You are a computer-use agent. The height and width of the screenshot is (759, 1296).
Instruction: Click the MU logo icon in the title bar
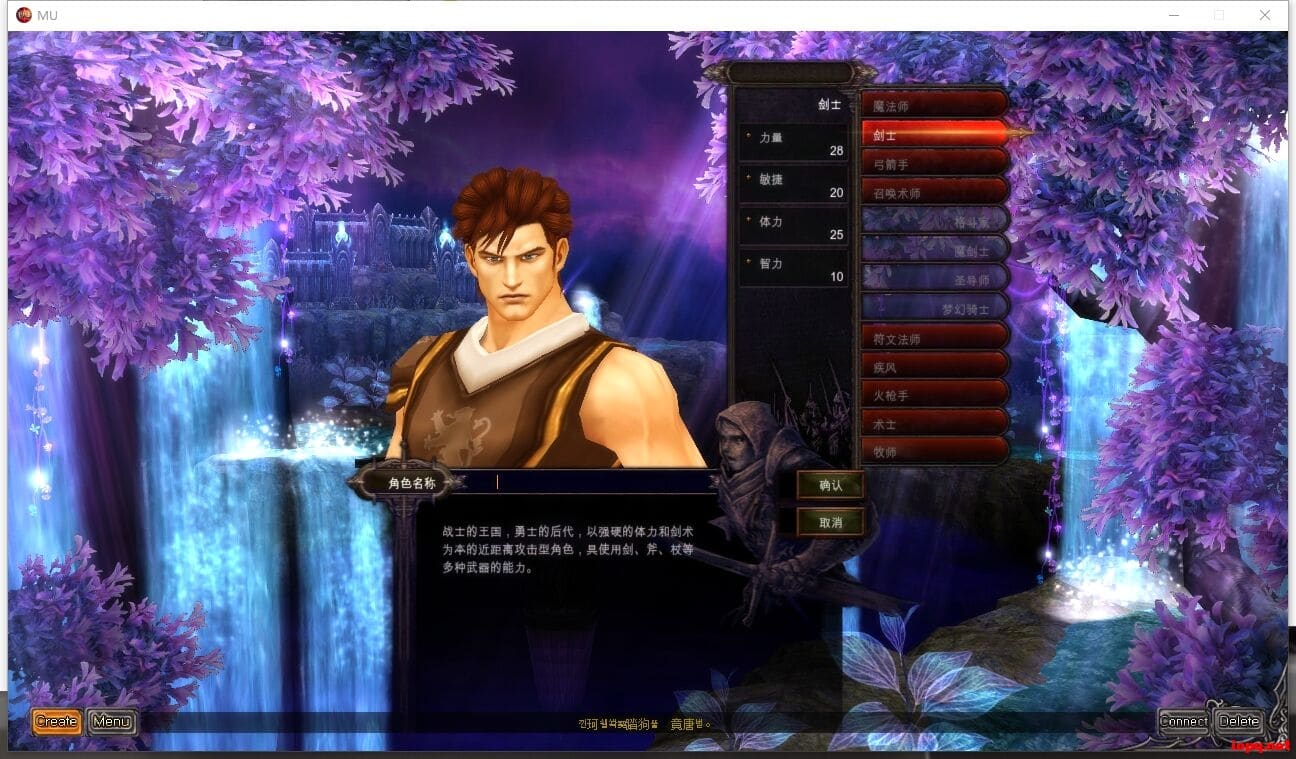coord(22,15)
